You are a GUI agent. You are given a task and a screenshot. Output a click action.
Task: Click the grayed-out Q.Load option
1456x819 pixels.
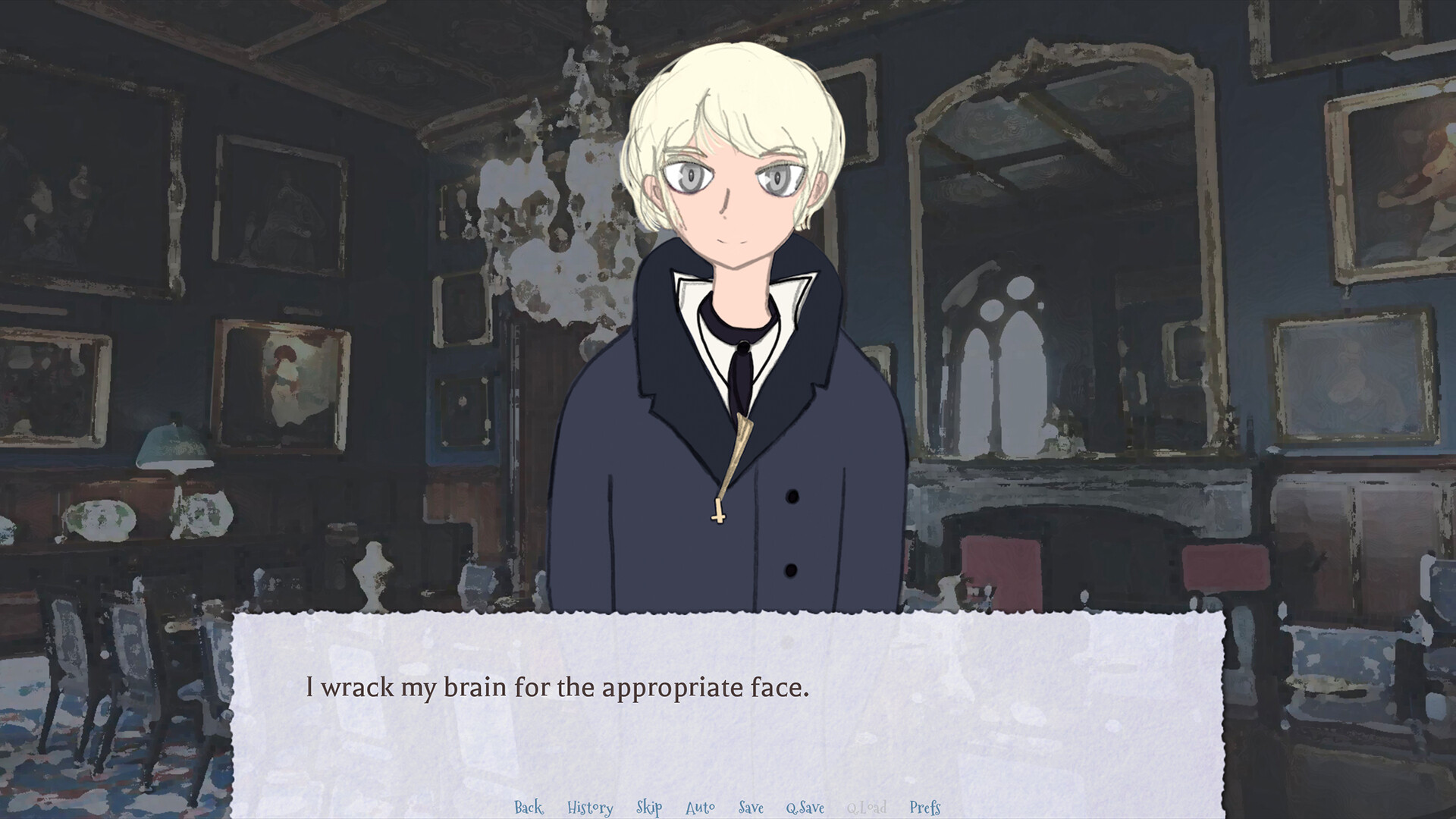pyautogui.click(x=865, y=808)
